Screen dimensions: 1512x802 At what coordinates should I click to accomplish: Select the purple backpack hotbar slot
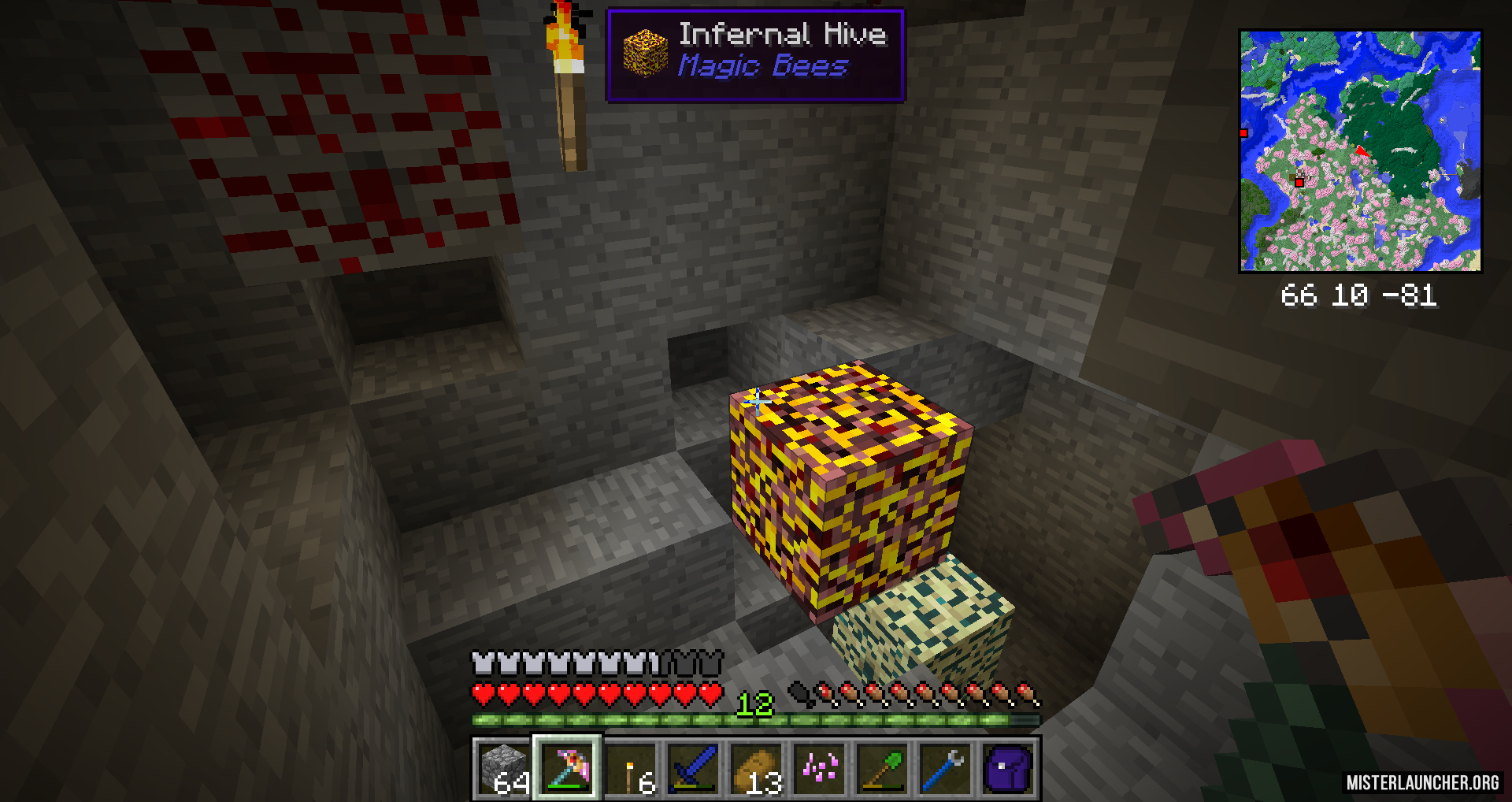click(x=1008, y=768)
